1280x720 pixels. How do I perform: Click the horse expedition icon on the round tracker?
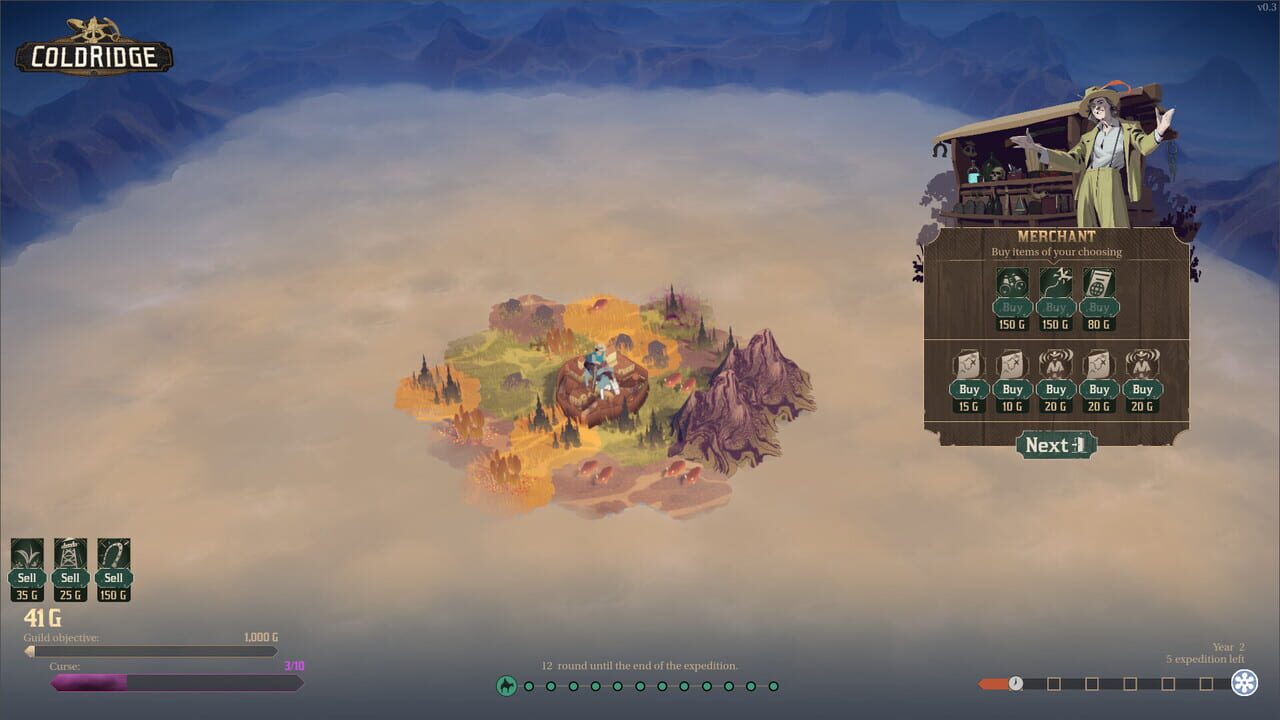[x=508, y=686]
